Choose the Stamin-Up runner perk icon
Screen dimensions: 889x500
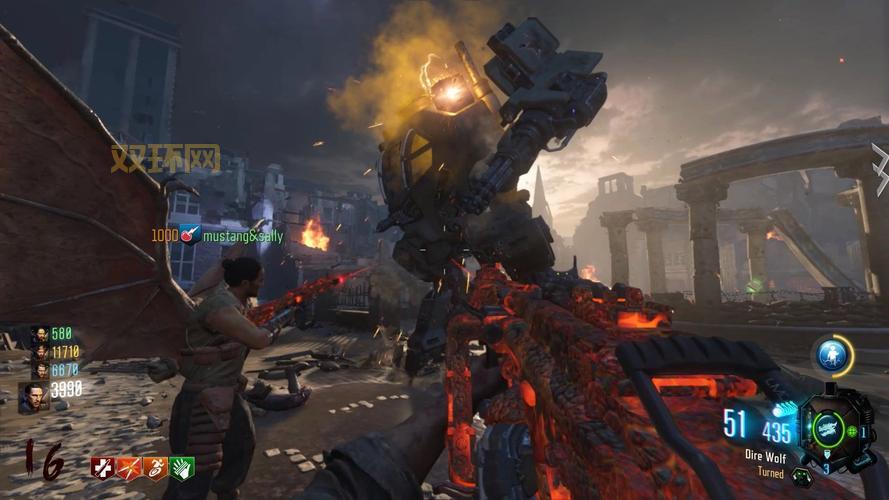[x=155, y=468]
